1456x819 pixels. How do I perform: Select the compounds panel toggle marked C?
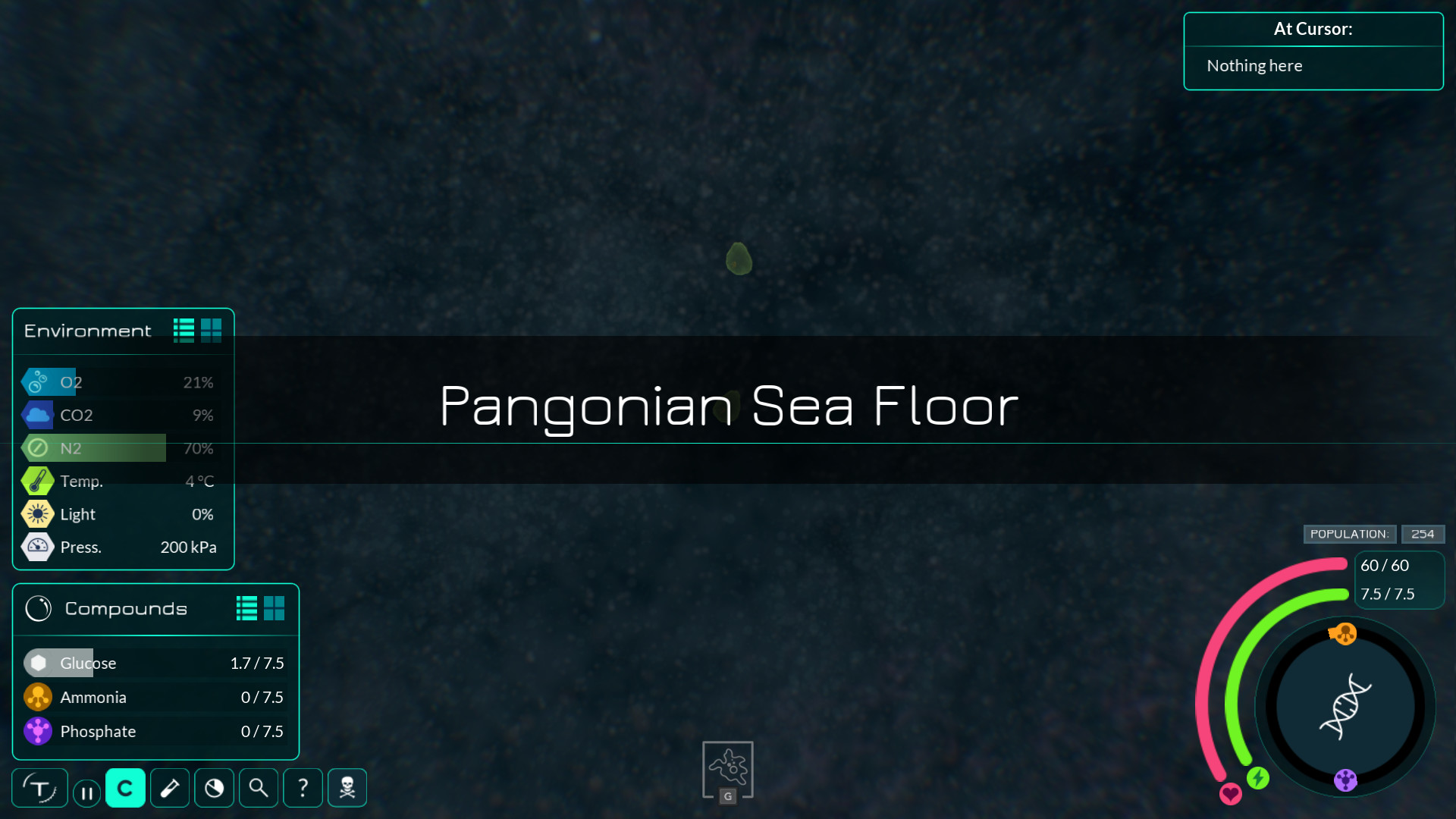coord(125,788)
